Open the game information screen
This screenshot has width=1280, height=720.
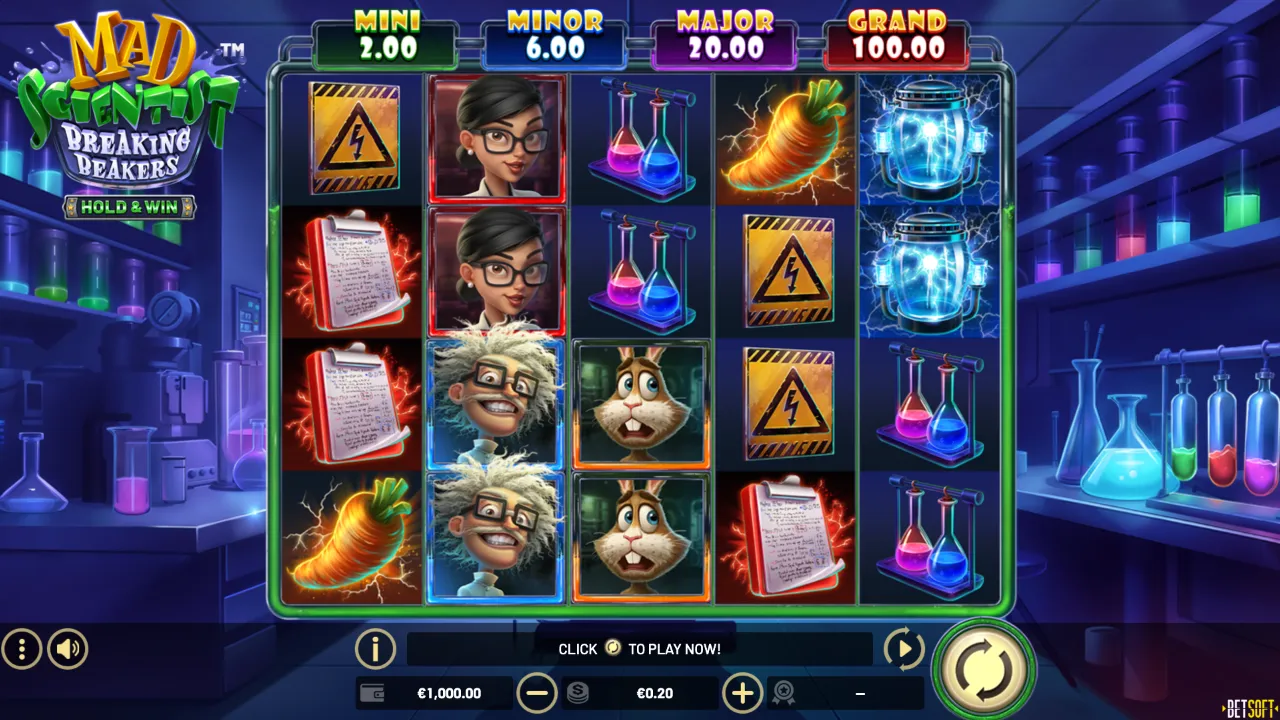coord(374,648)
